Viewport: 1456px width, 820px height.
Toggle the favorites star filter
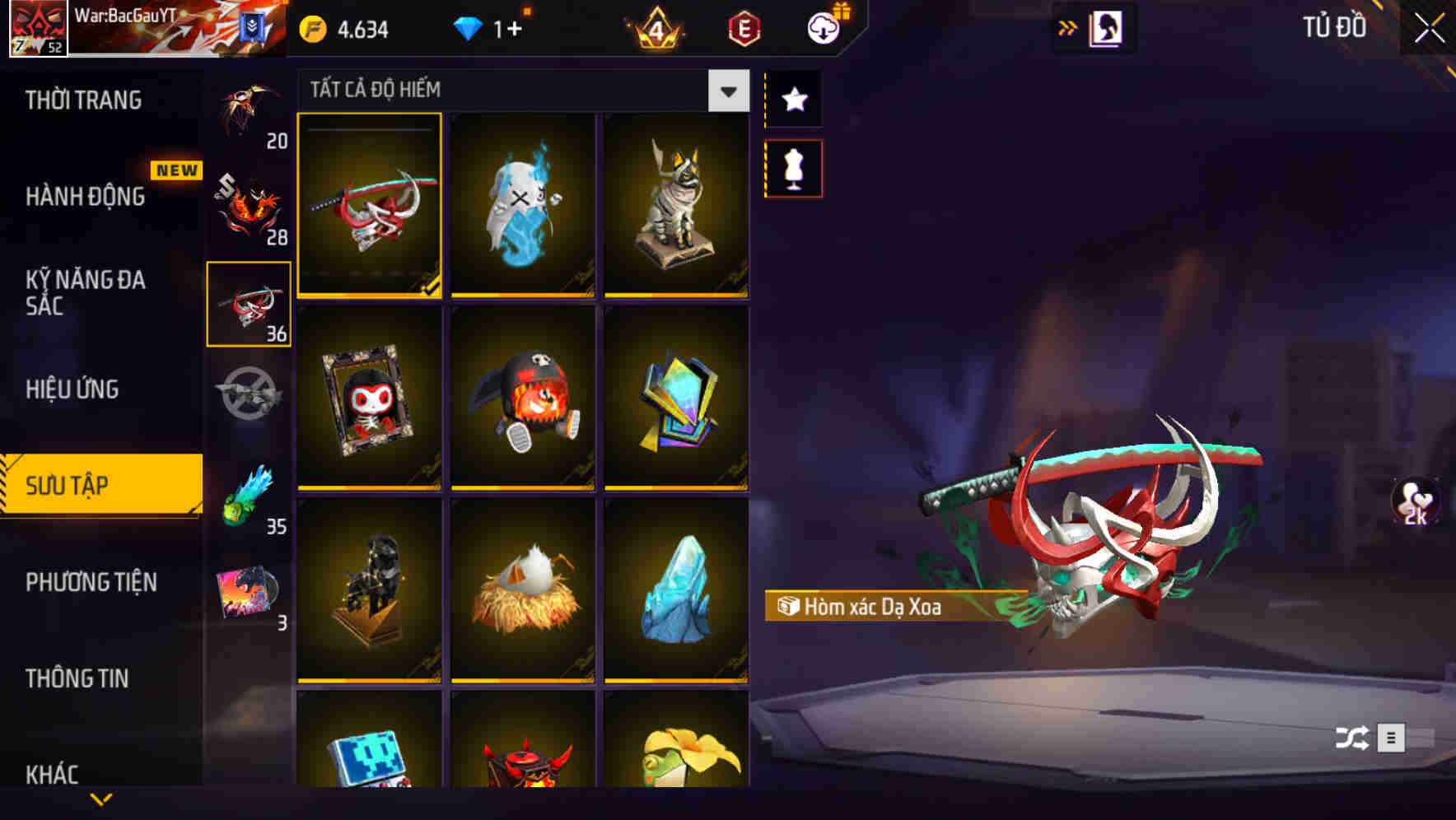(793, 100)
